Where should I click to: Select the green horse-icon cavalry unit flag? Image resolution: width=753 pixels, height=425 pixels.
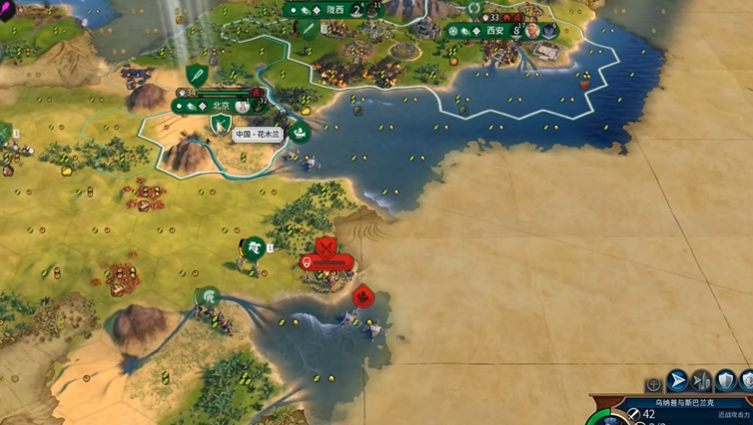coord(254,246)
